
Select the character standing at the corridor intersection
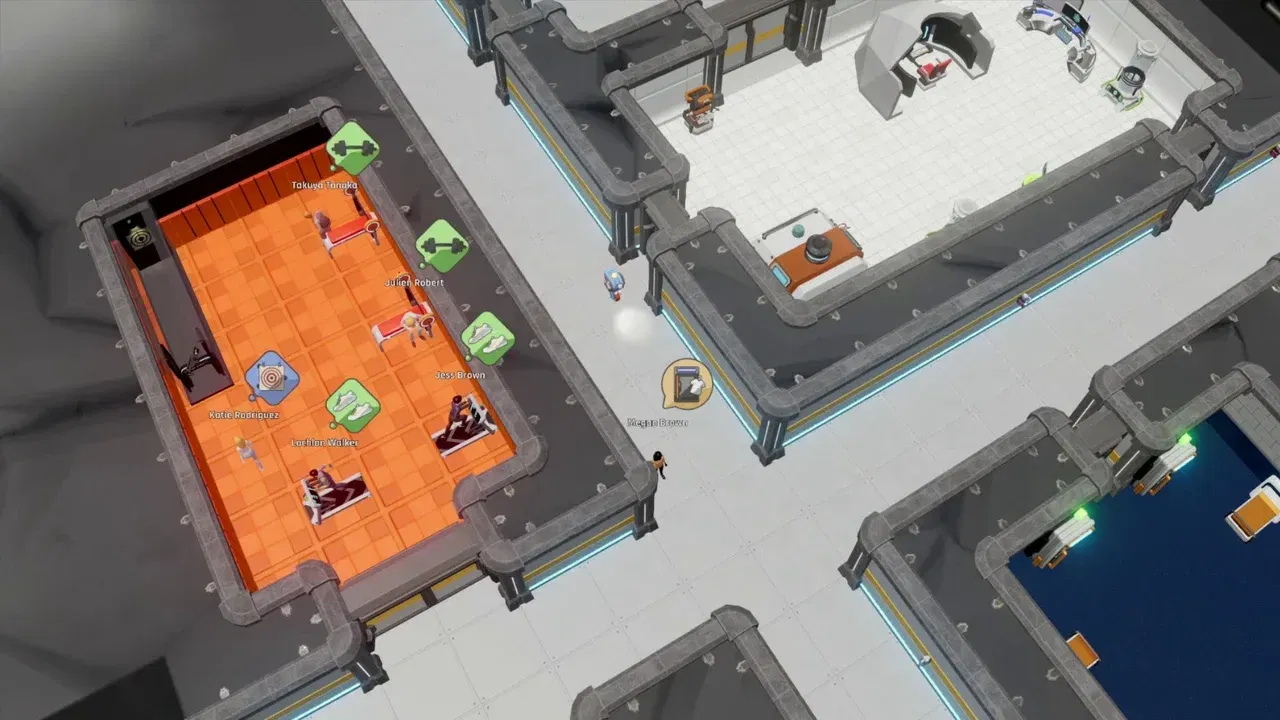tap(659, 465)
